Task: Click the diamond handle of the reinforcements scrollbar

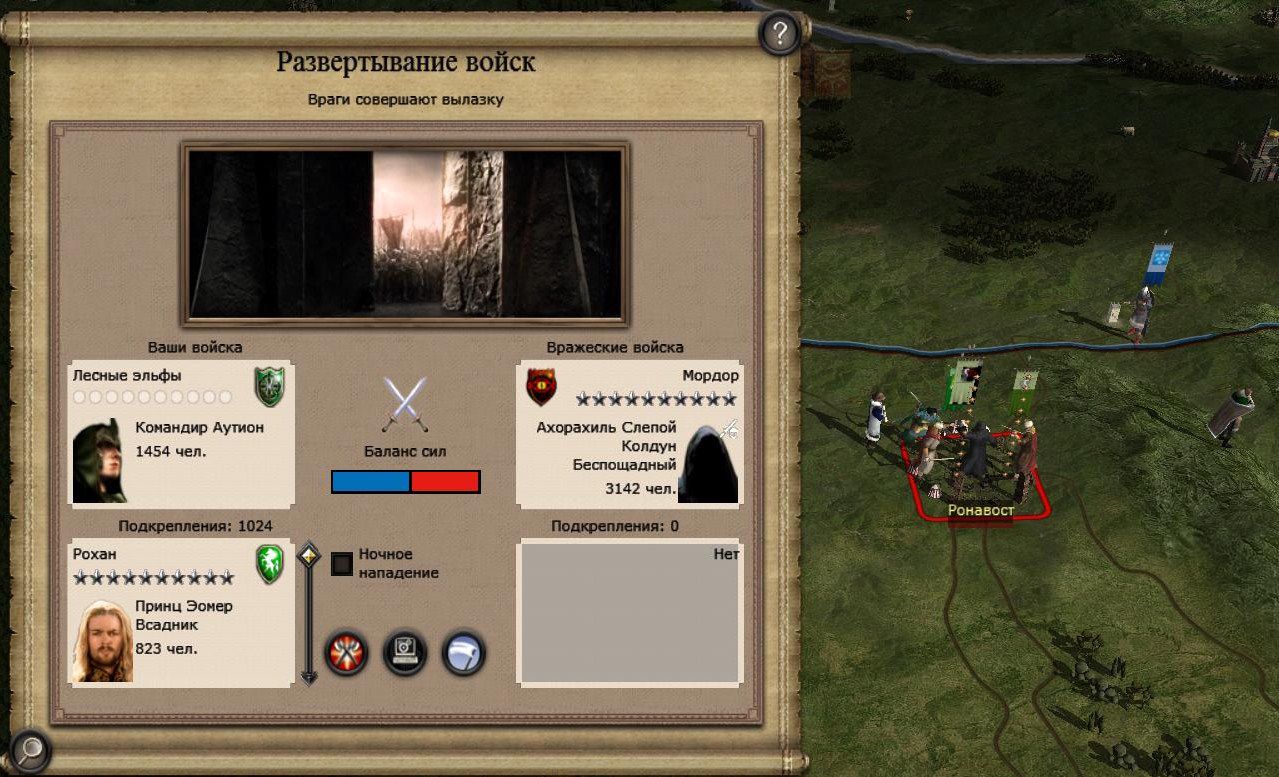Action: pos(309,555)
